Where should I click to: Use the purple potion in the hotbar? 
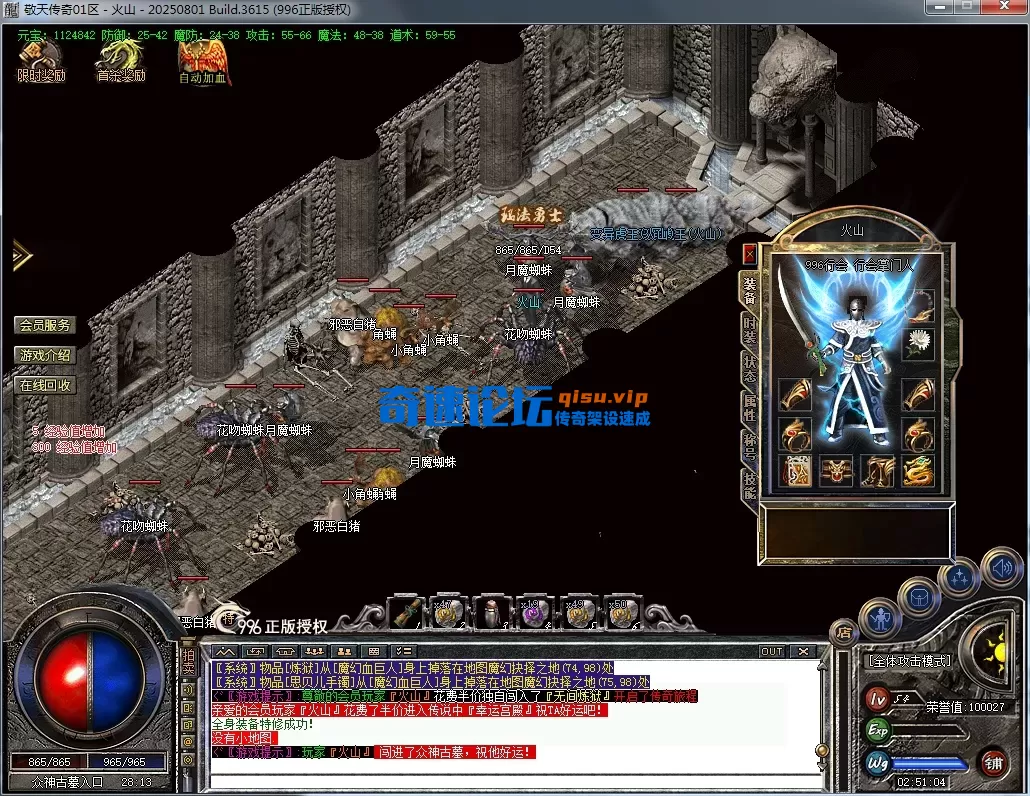[533, 614]
